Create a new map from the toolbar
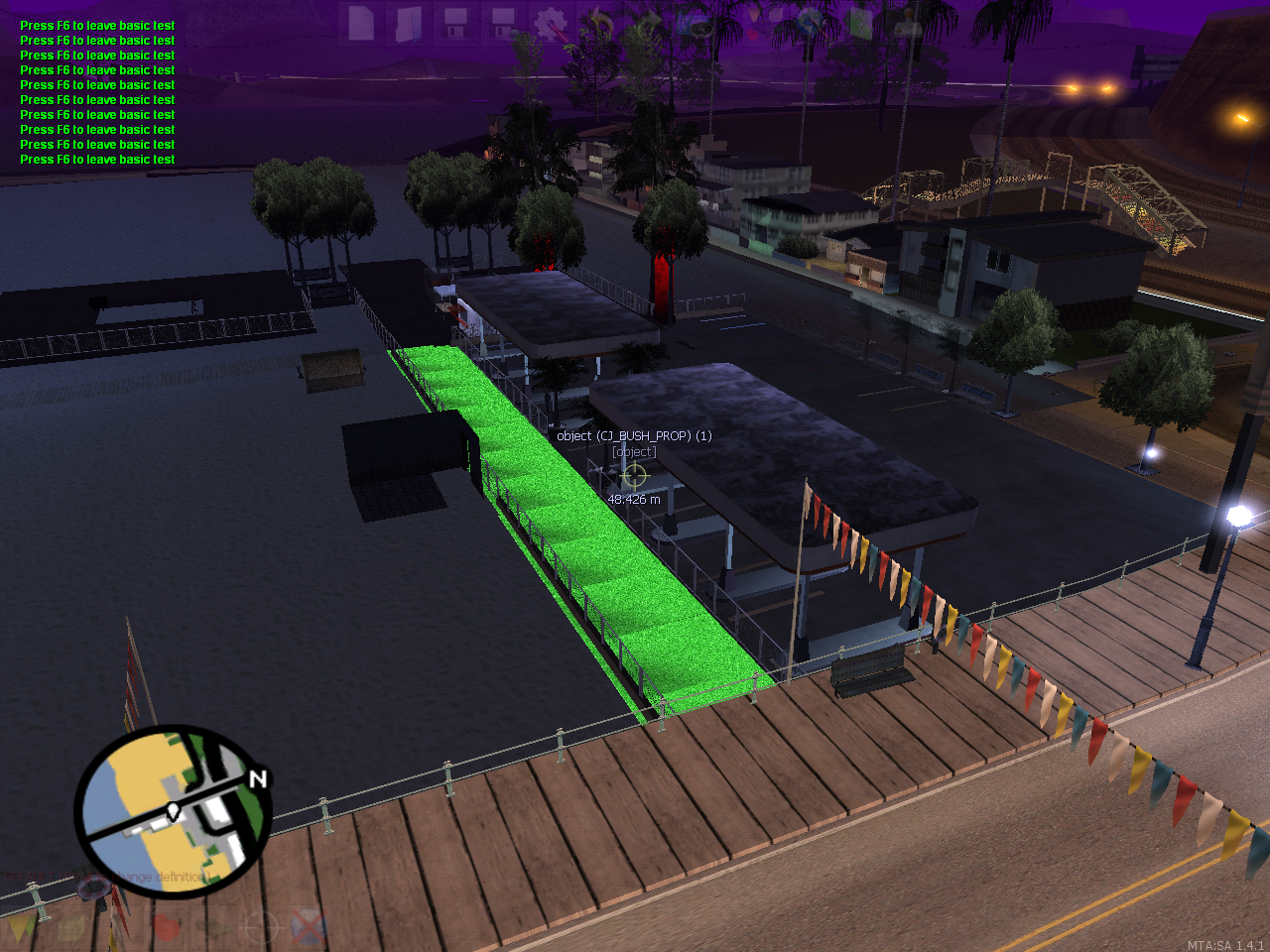The height and width of the screenshot is (952, 1270). click(x=360, y=22)
